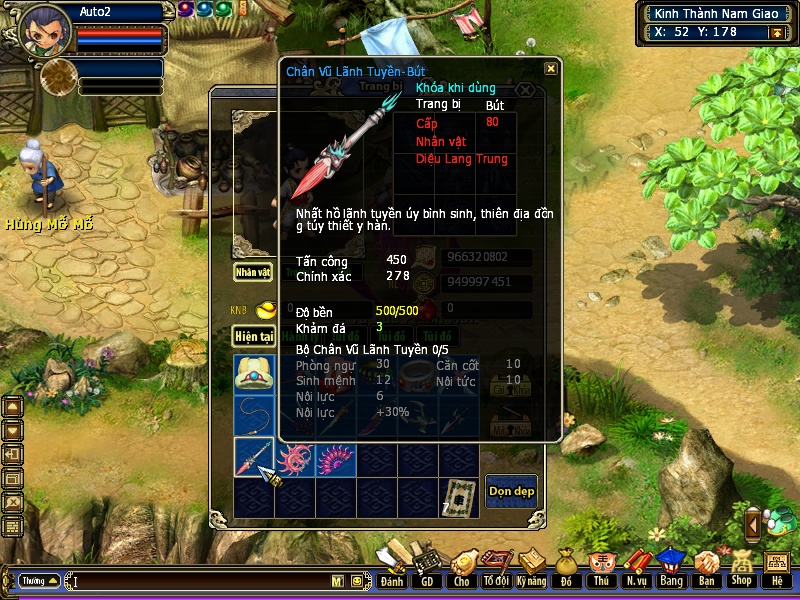Choose the pink feather fan item
Screen dimensions: 800x600
point(336,458)
